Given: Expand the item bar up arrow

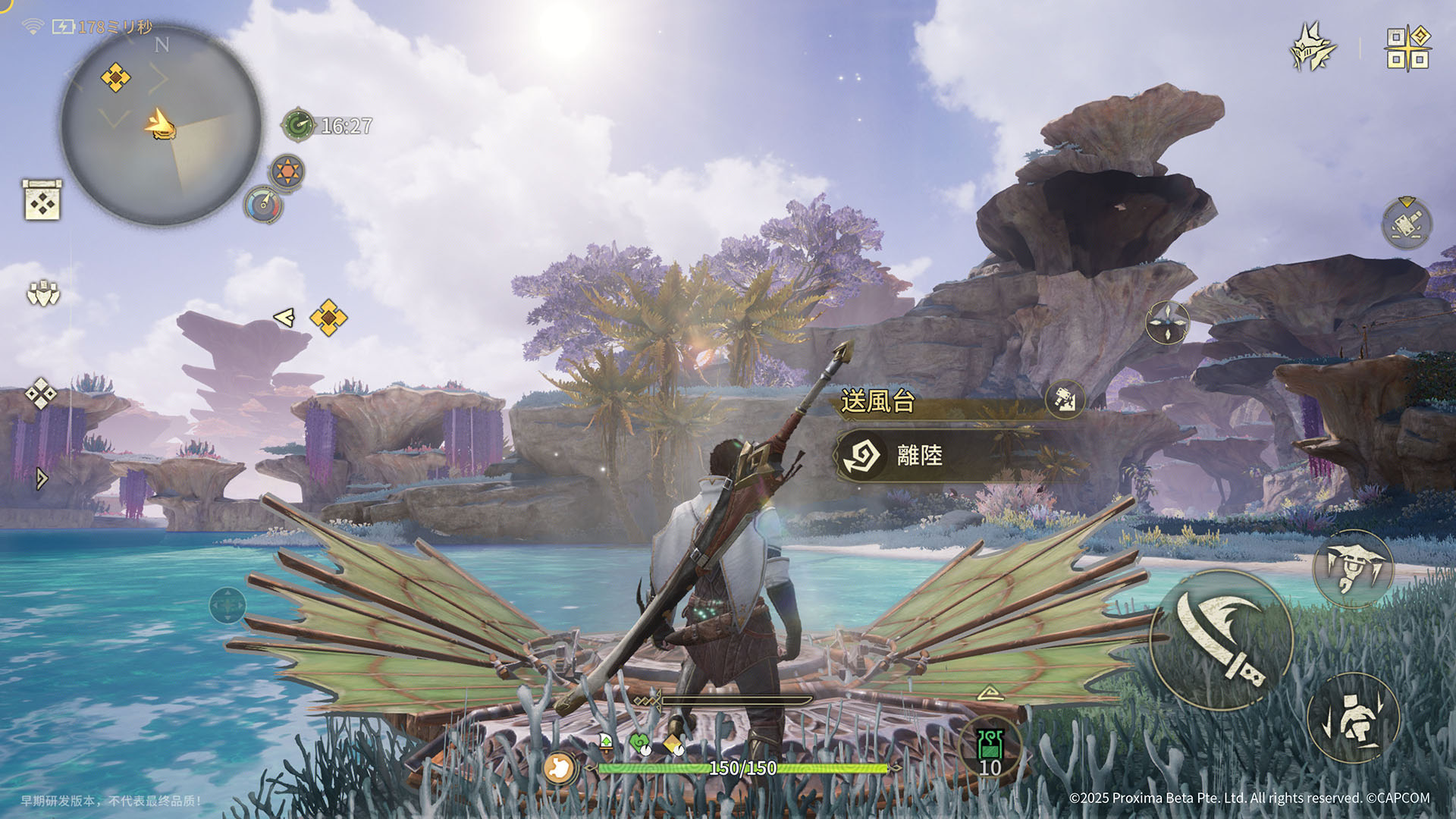Looking at the screenshot, I should coord(990,693).
